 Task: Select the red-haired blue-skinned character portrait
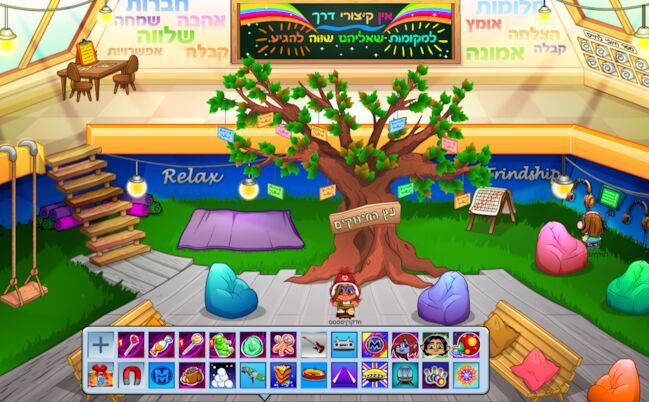[x=405, y=345]
